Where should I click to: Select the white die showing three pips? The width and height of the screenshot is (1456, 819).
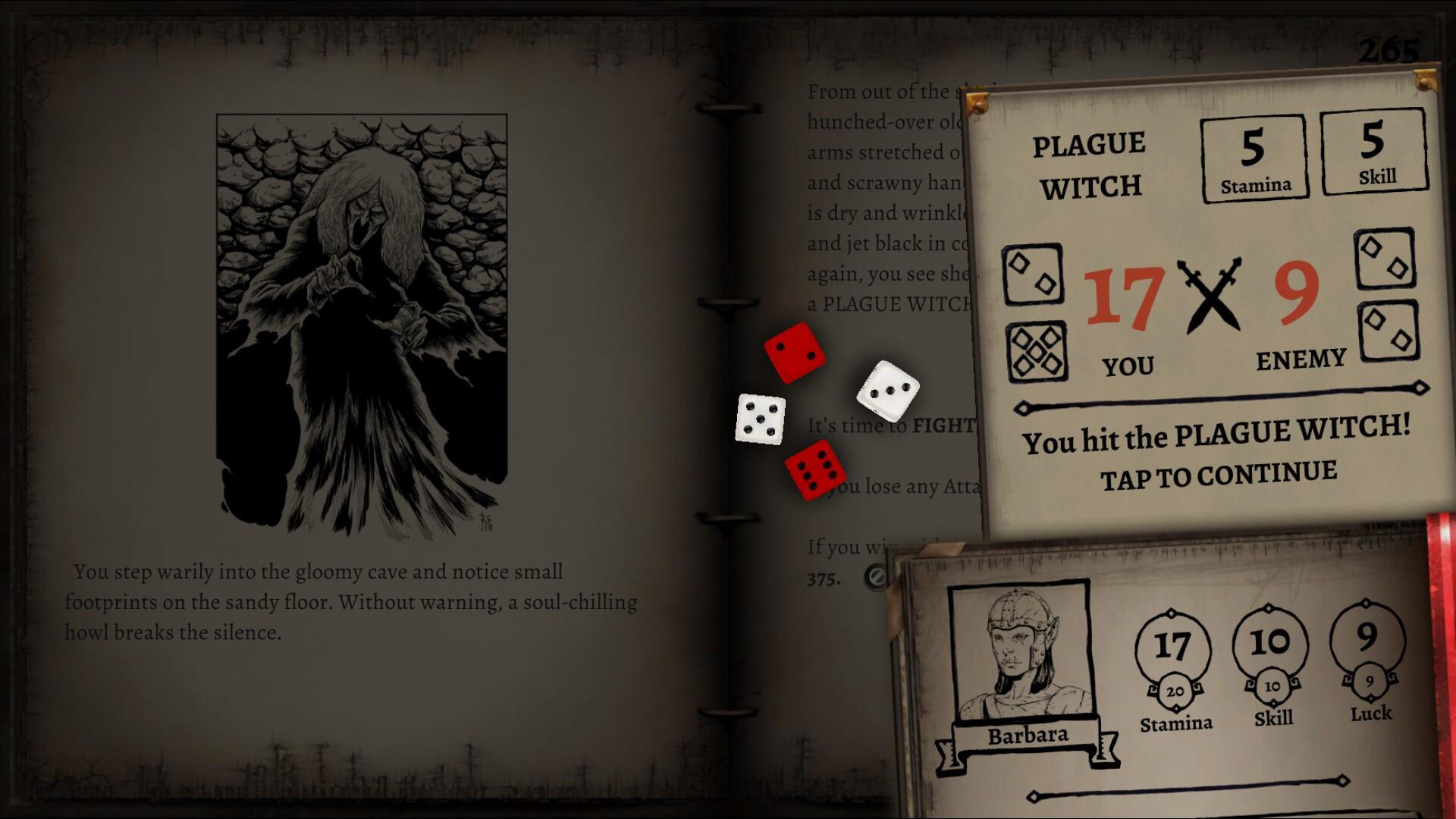click(x=890, y=391)
